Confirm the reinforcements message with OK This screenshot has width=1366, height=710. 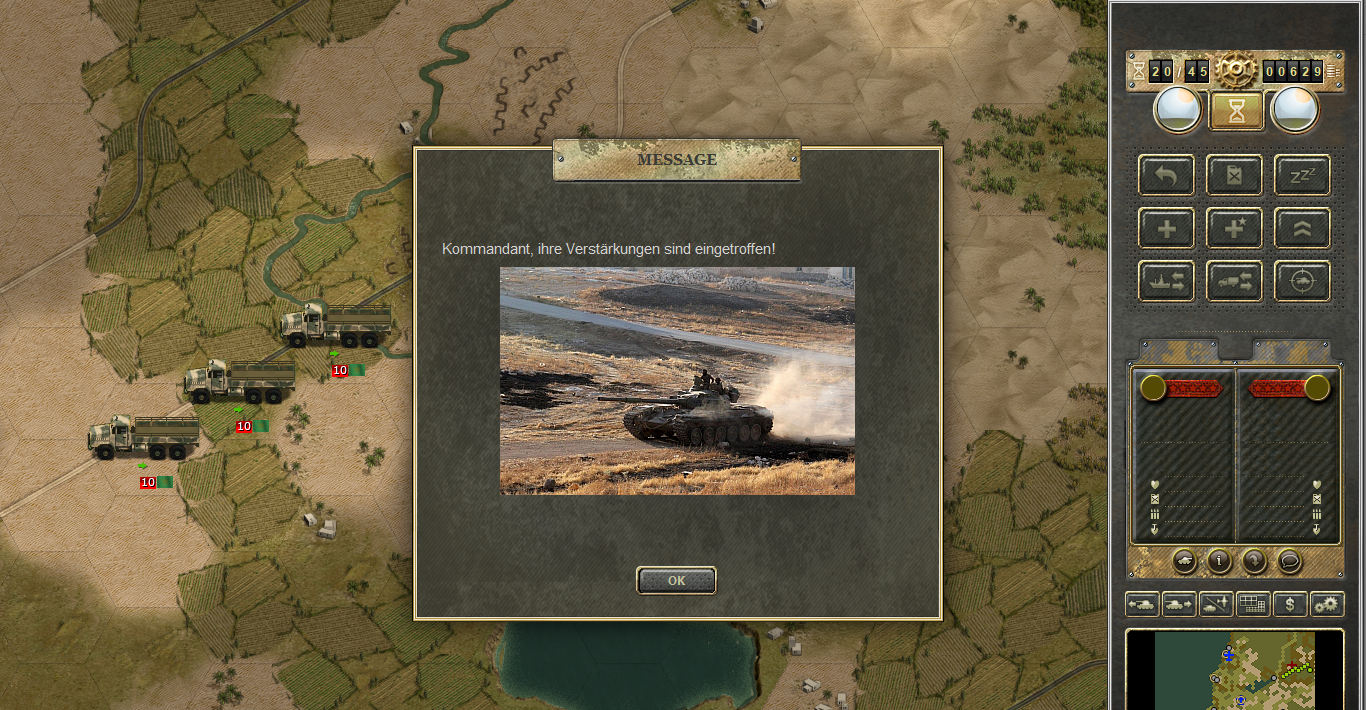pos(676,580)
